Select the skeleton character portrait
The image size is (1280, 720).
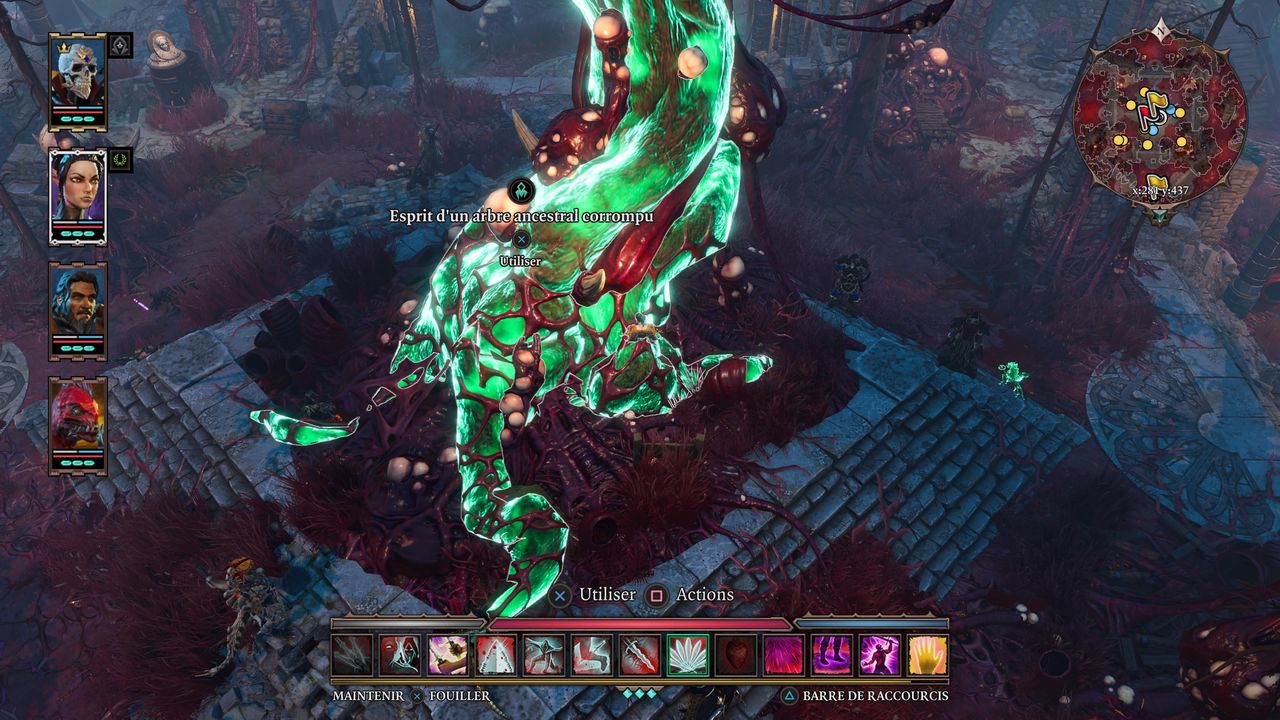[78, 78]
